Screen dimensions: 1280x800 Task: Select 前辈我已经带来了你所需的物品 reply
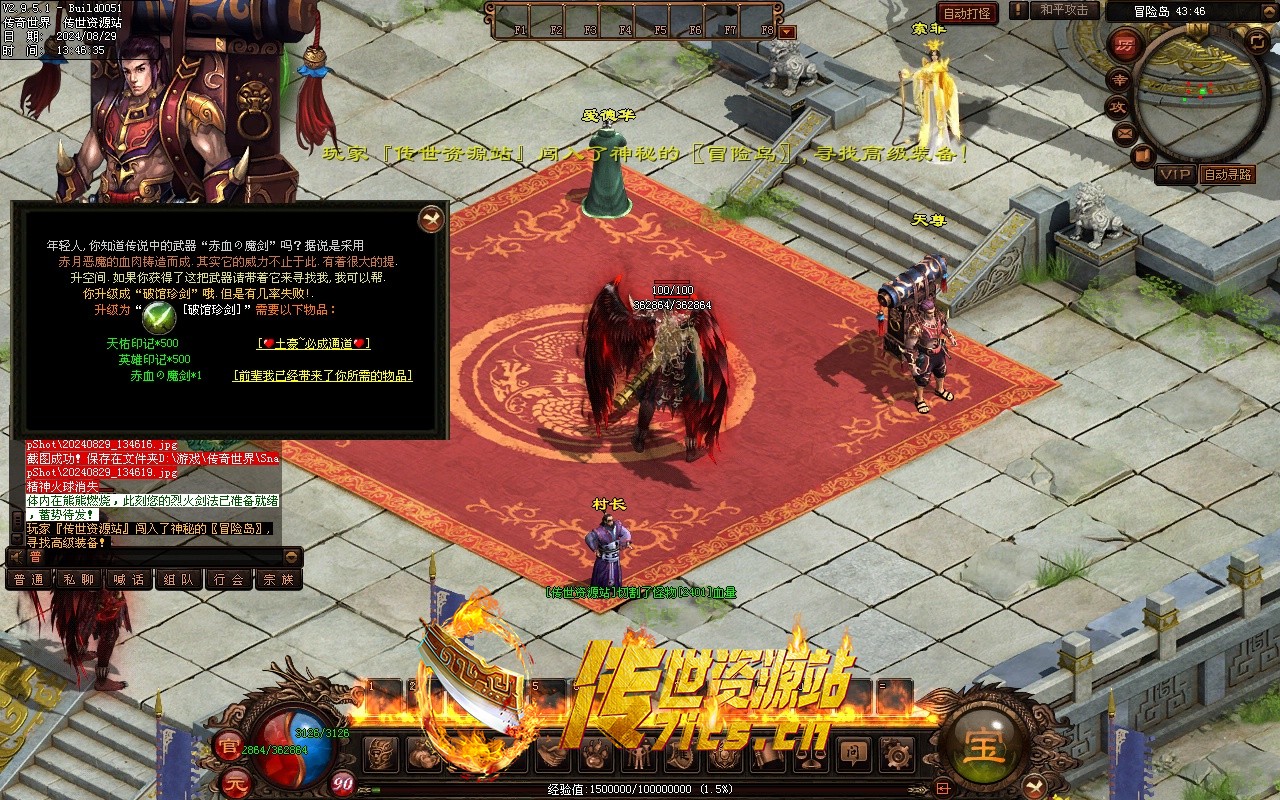pos(322,376)
